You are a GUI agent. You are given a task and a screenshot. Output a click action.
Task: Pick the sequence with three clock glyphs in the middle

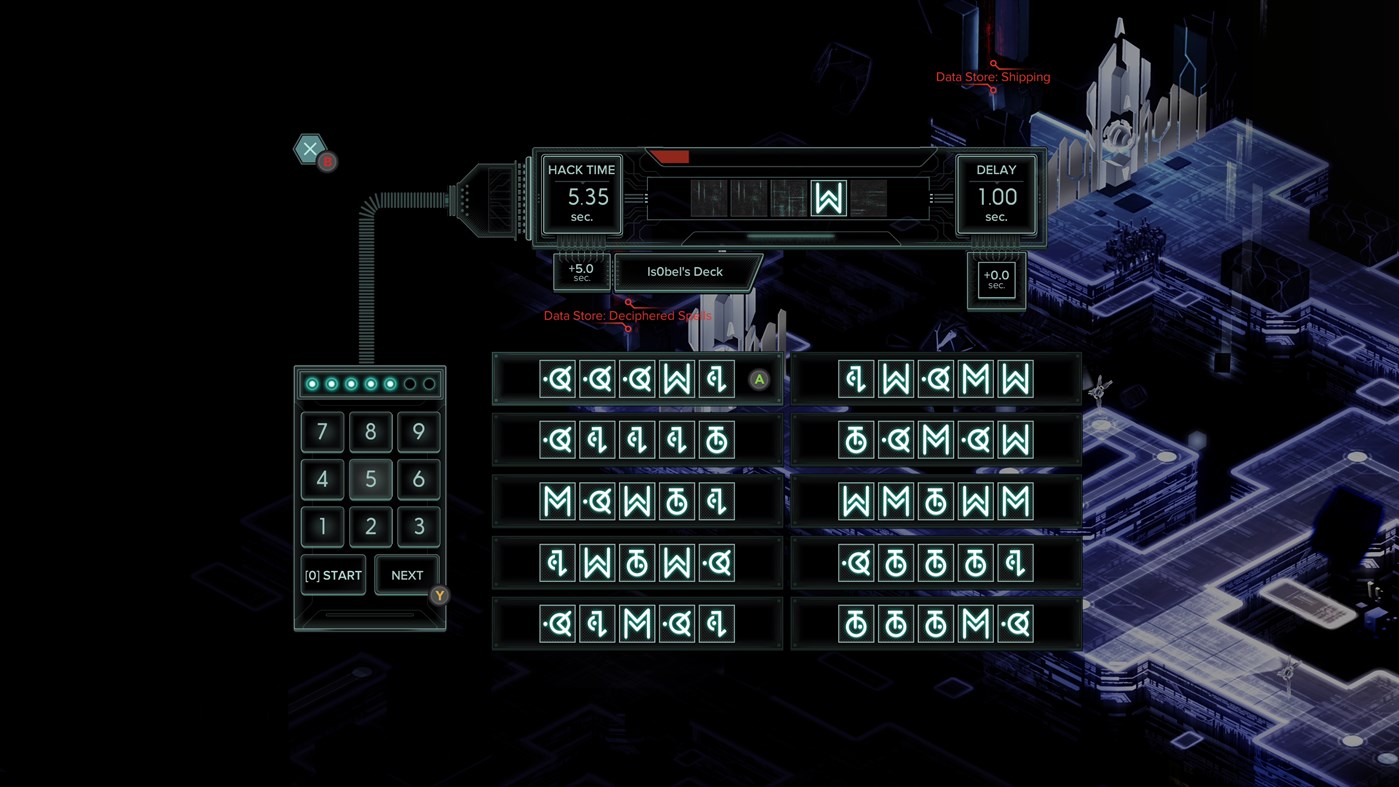click(x=935, y=563)
